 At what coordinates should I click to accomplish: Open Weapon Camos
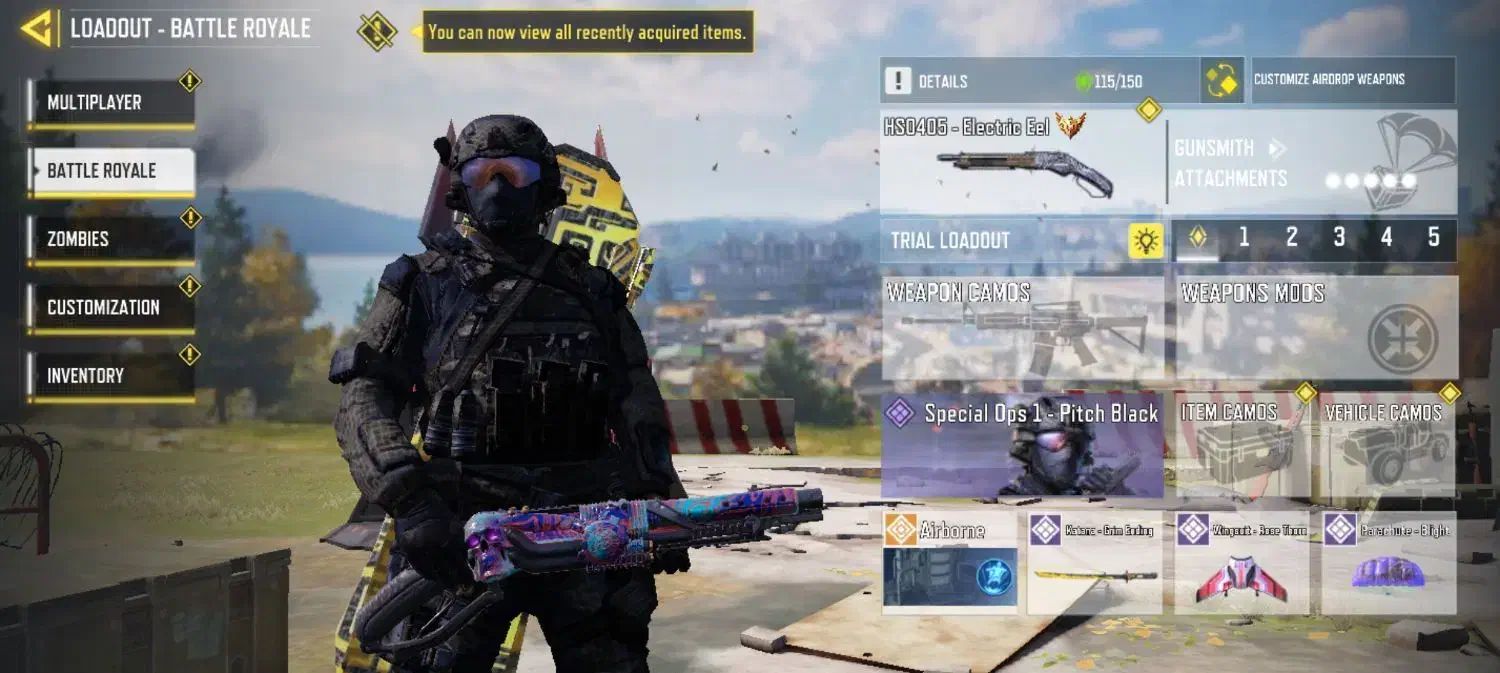click(1022, 329)
